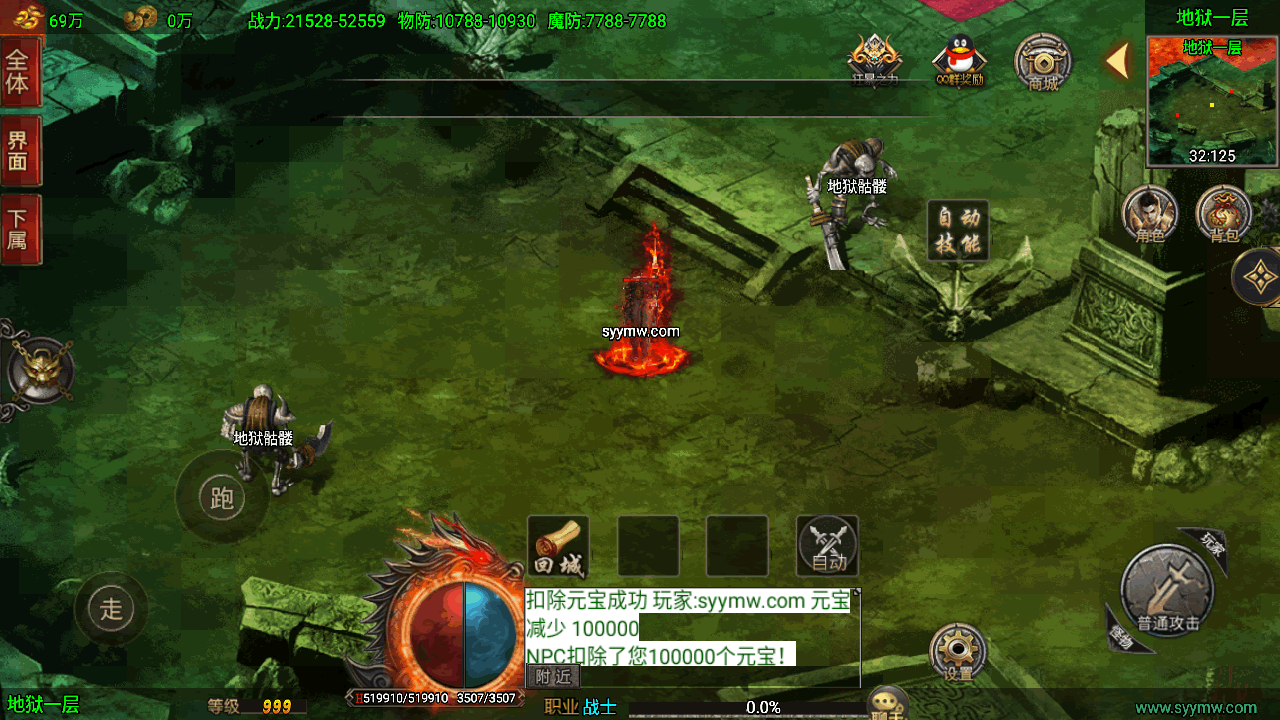This screenshot has width=1280, height=720.
Task: Toggle the 自动 auto-combat button
Action: click(827, 546)
